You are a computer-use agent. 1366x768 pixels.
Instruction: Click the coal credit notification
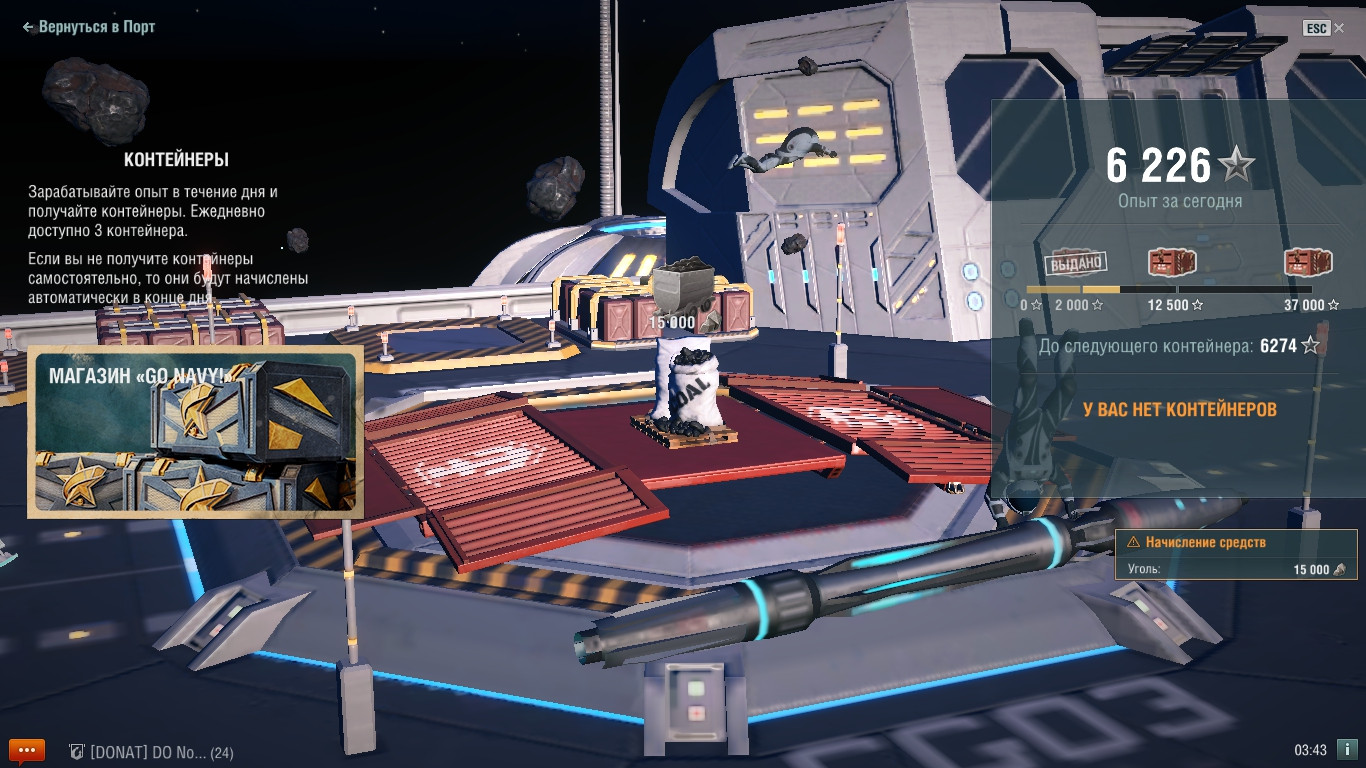(x=1236, y=555)
